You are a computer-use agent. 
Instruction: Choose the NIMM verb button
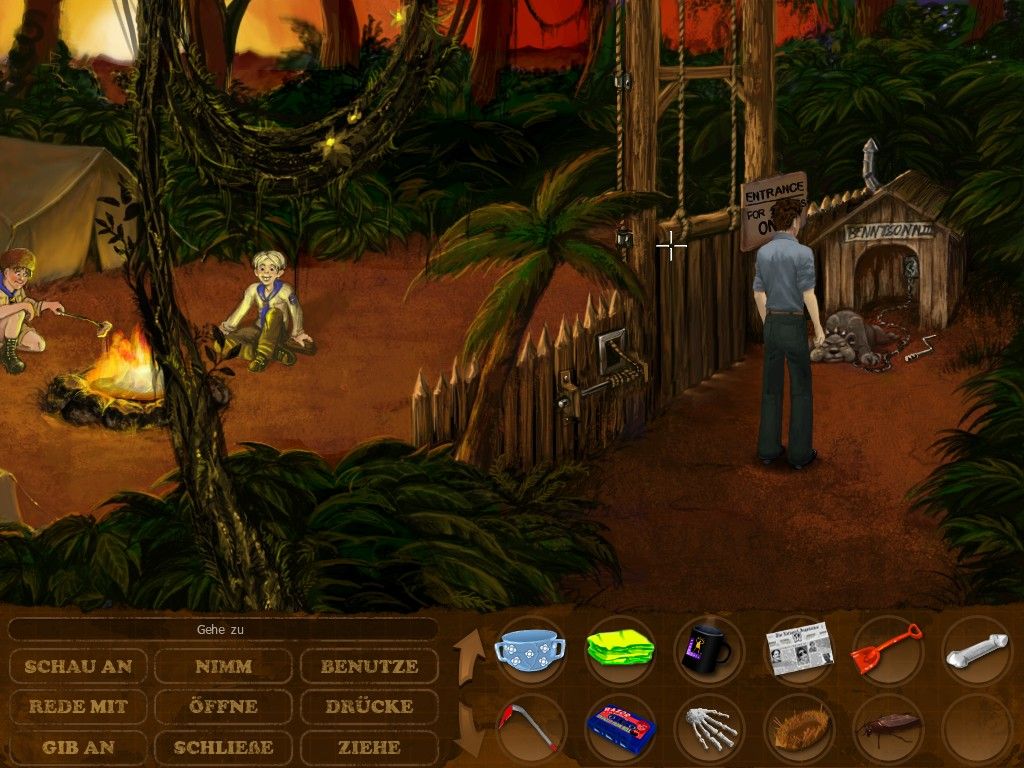[223, 666]
